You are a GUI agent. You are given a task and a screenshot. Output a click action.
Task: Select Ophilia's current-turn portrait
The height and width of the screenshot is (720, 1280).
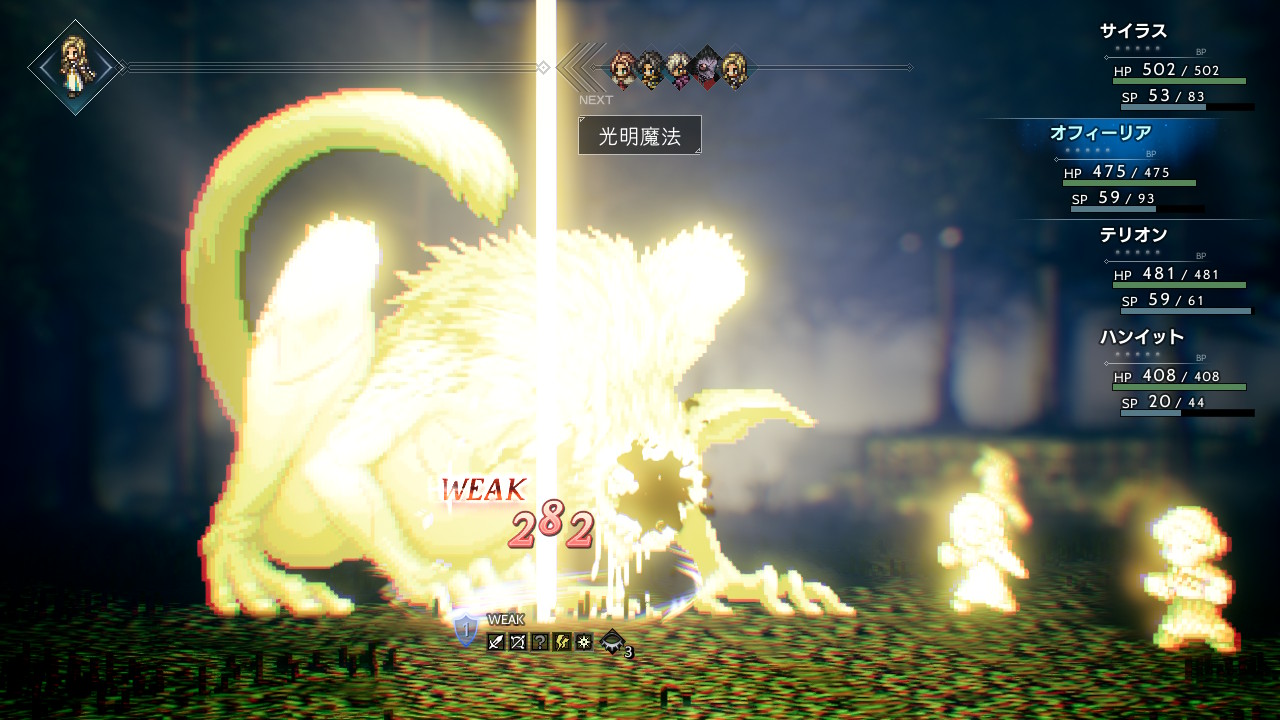(x=75, y=67)
